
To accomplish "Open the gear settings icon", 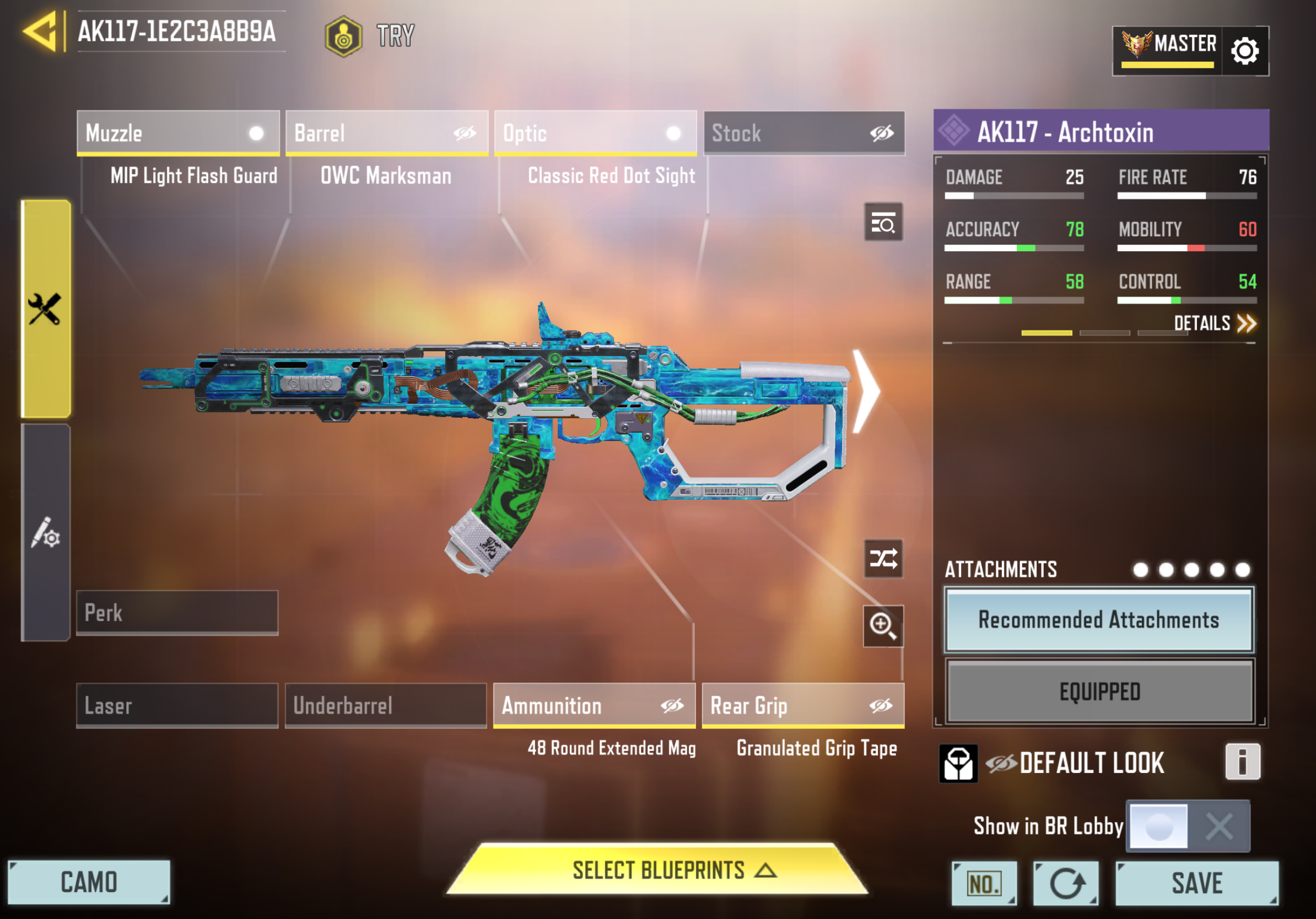I will point(1244,51).
